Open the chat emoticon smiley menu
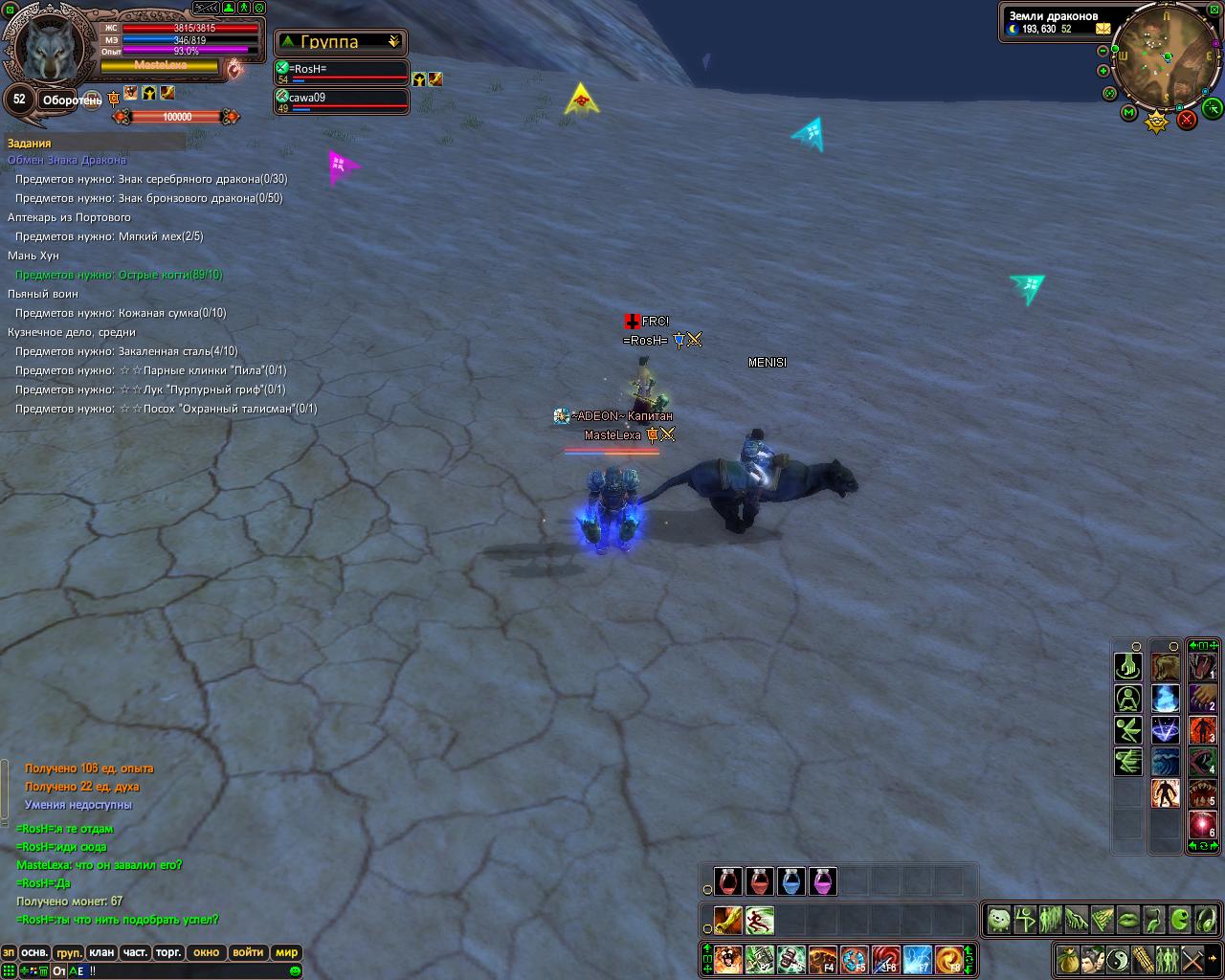This screenshot has width=1225, height=980. (x=295, y=970)
